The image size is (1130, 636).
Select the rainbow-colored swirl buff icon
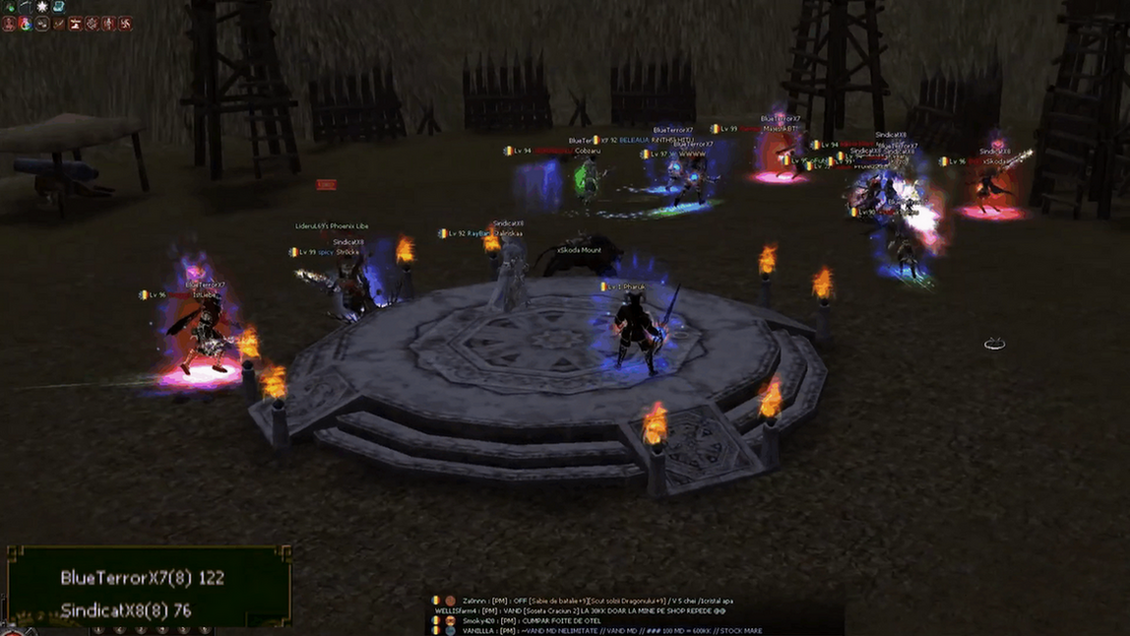[x=26, y=23]
